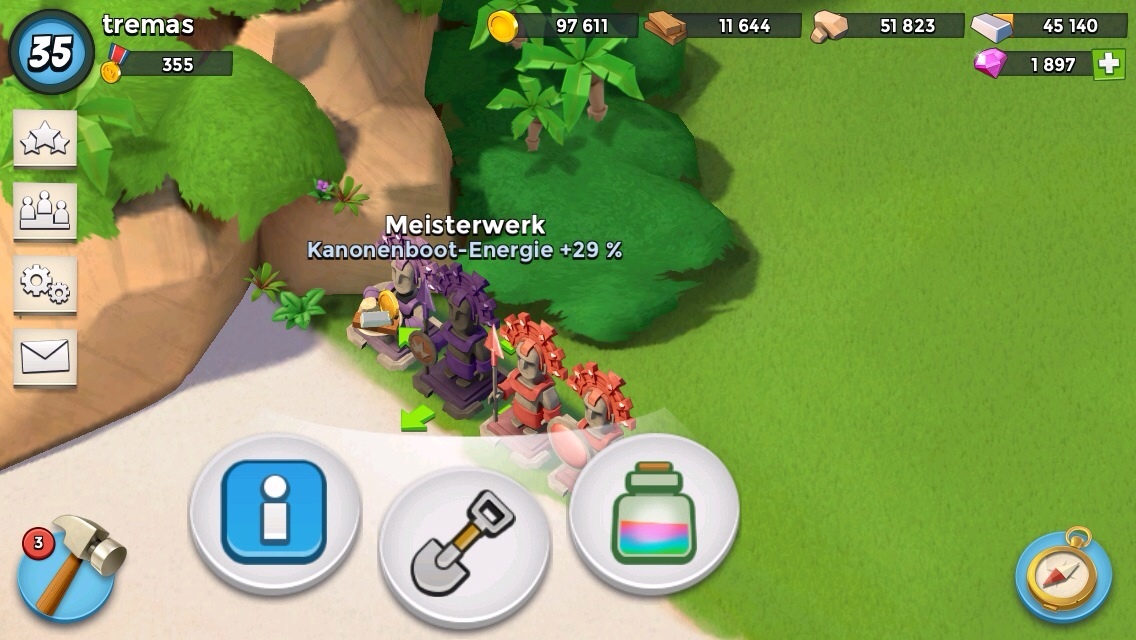Tap the victory medal counter
This screenshot has width=1136, height=640.
(x=168, y=65)
